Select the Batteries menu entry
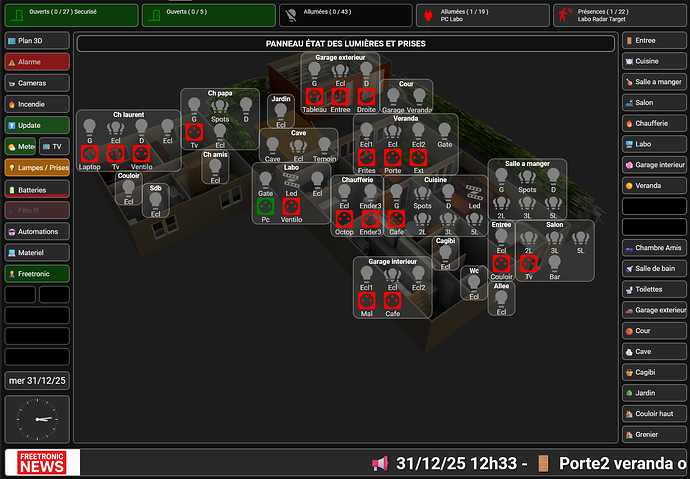690x479 pixels. click(37, 189)
